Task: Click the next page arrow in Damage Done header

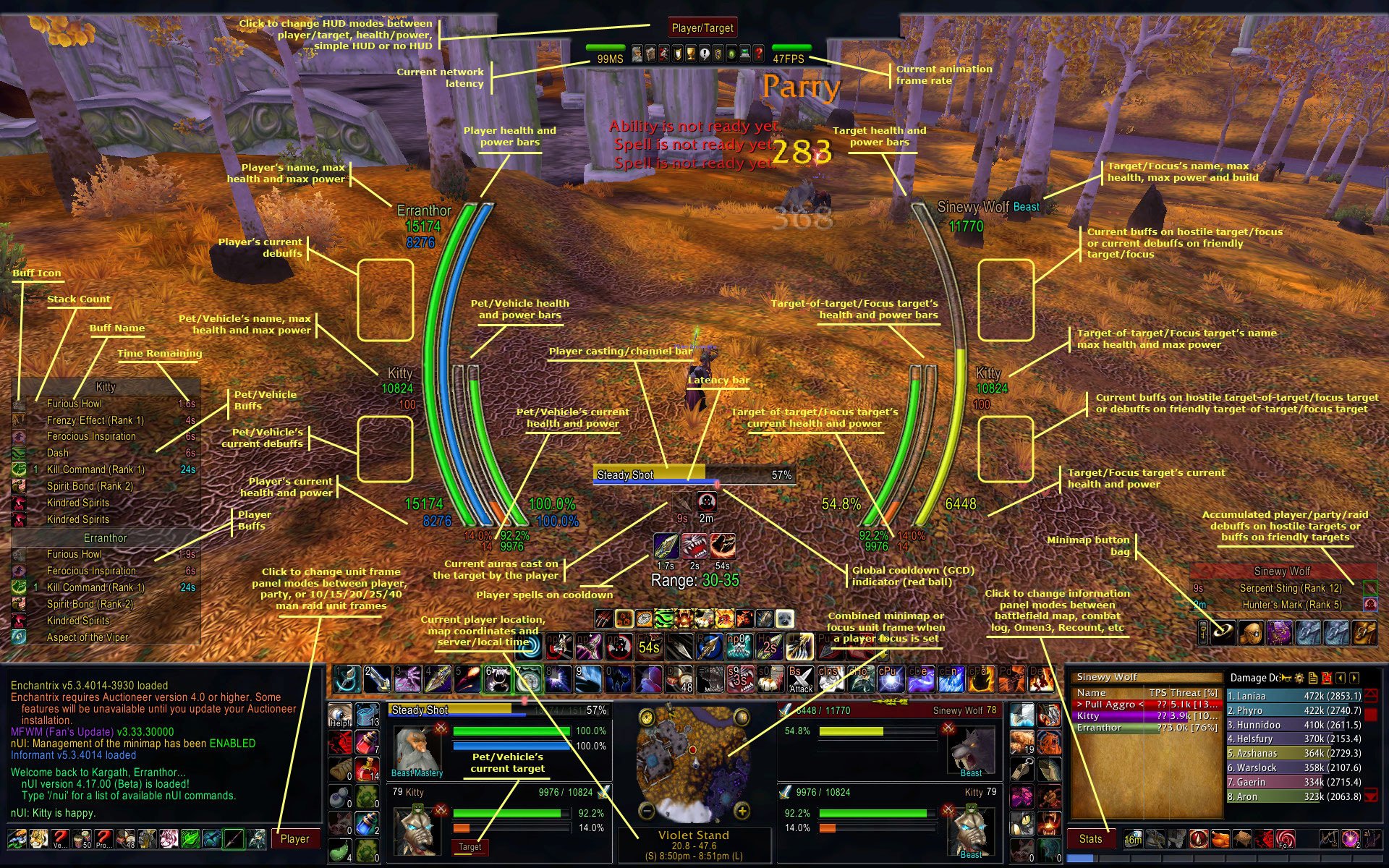Action: coord(1354,677)
